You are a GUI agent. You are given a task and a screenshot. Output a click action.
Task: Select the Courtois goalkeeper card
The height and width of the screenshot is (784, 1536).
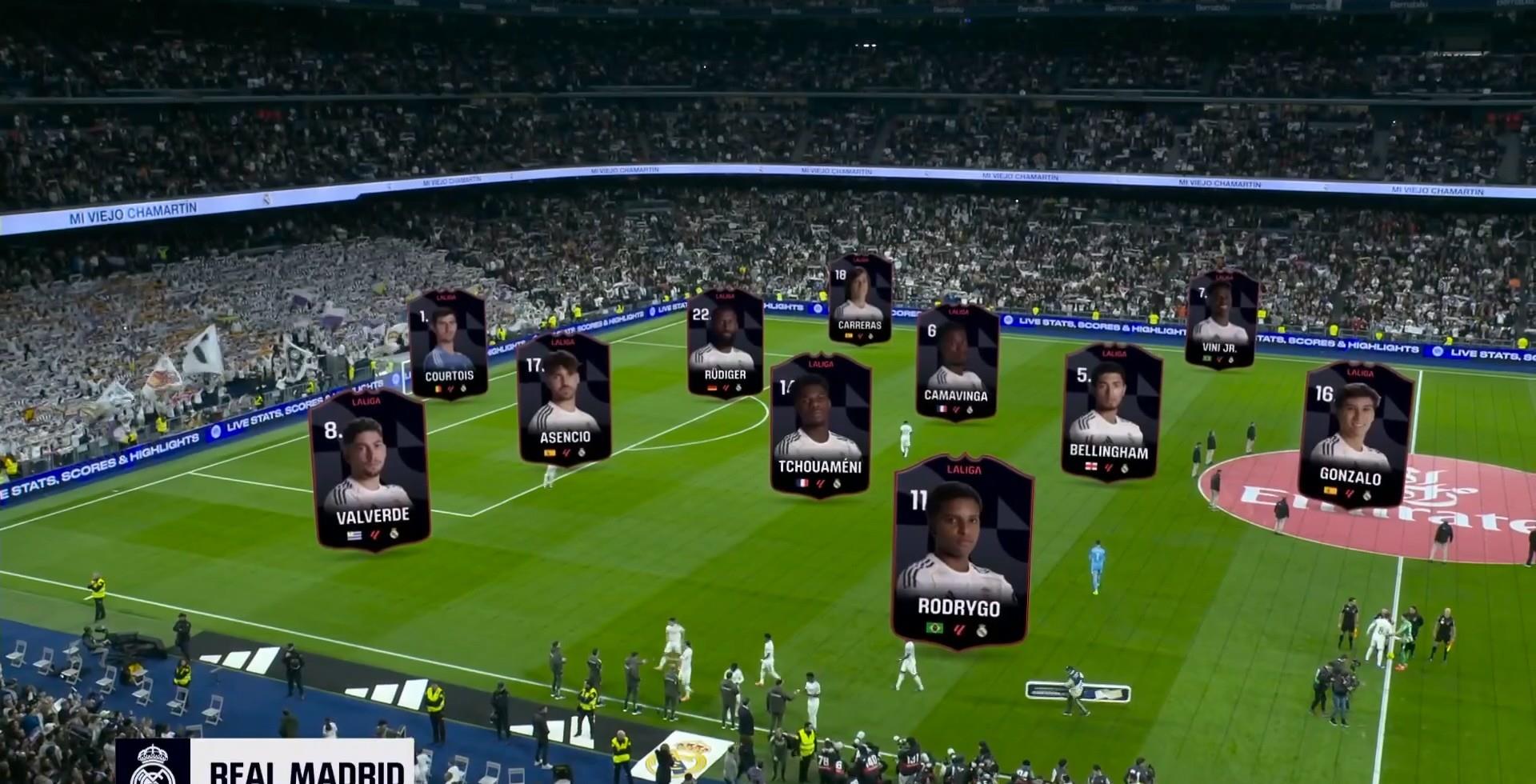(x=448, y=344)
